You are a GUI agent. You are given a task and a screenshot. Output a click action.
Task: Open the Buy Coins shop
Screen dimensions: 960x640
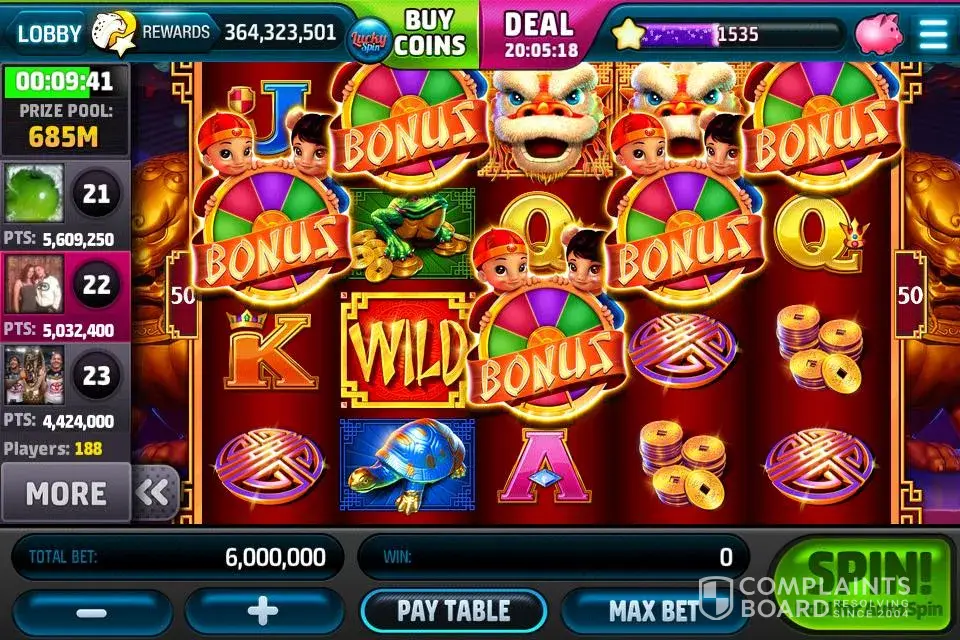[x=430, y=33]
